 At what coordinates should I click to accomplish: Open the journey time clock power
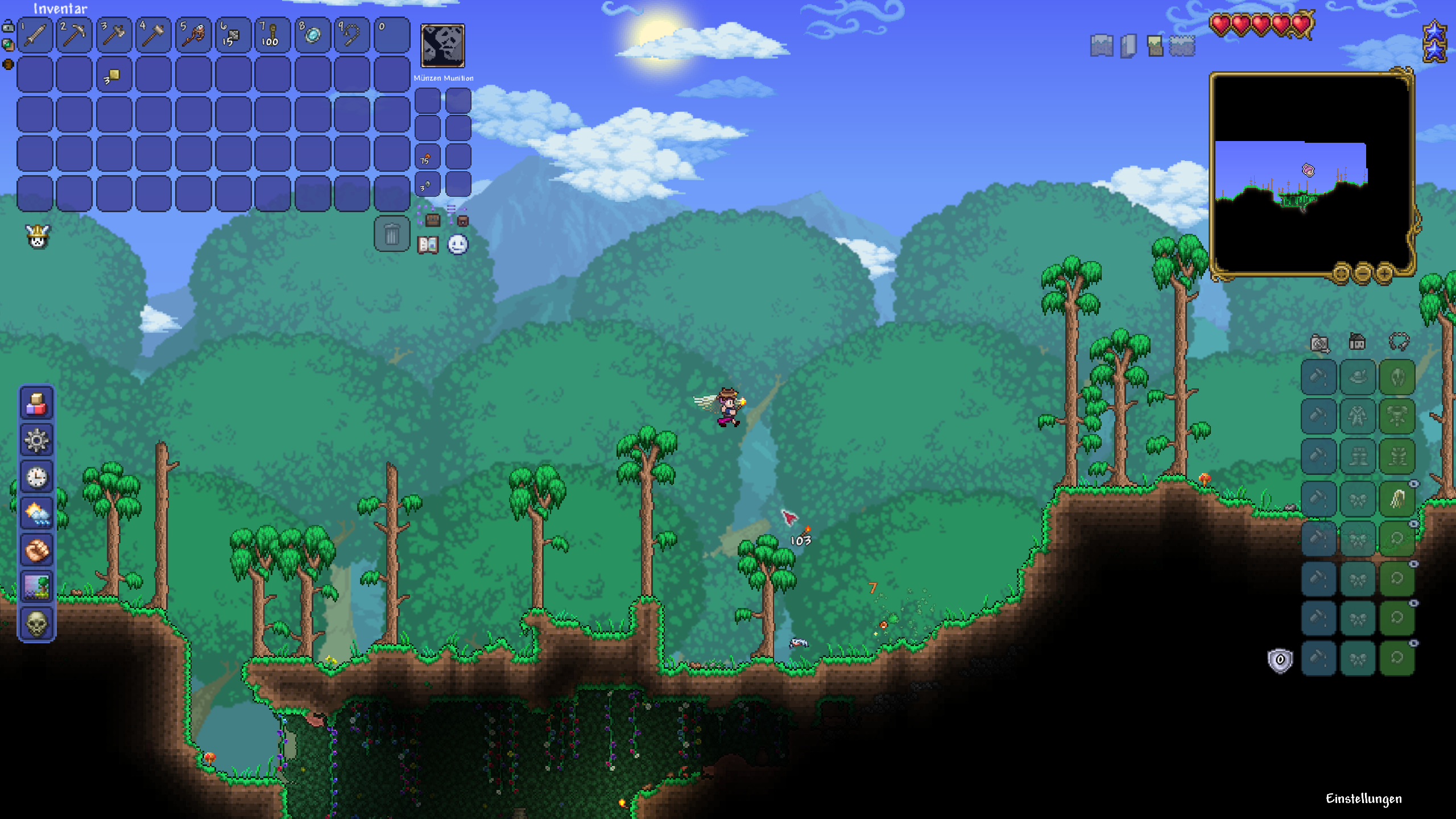pyautogui.click(x=37, y=477)
